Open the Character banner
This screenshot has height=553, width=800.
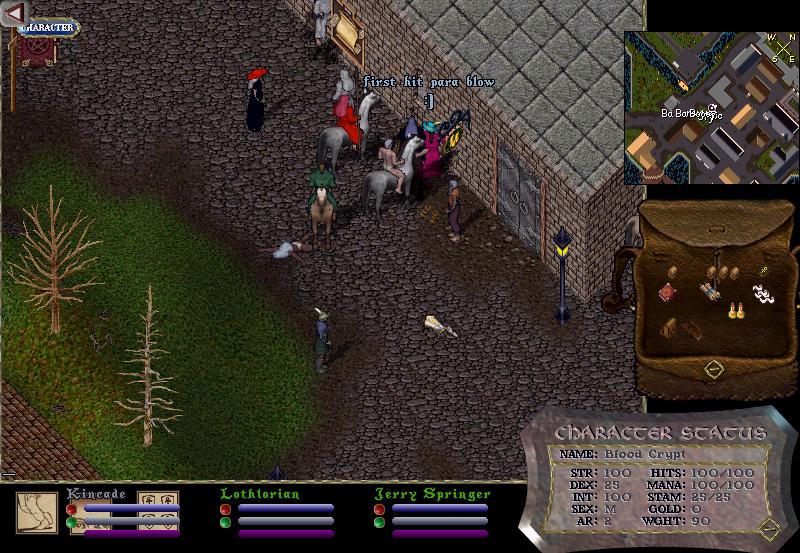46,28
